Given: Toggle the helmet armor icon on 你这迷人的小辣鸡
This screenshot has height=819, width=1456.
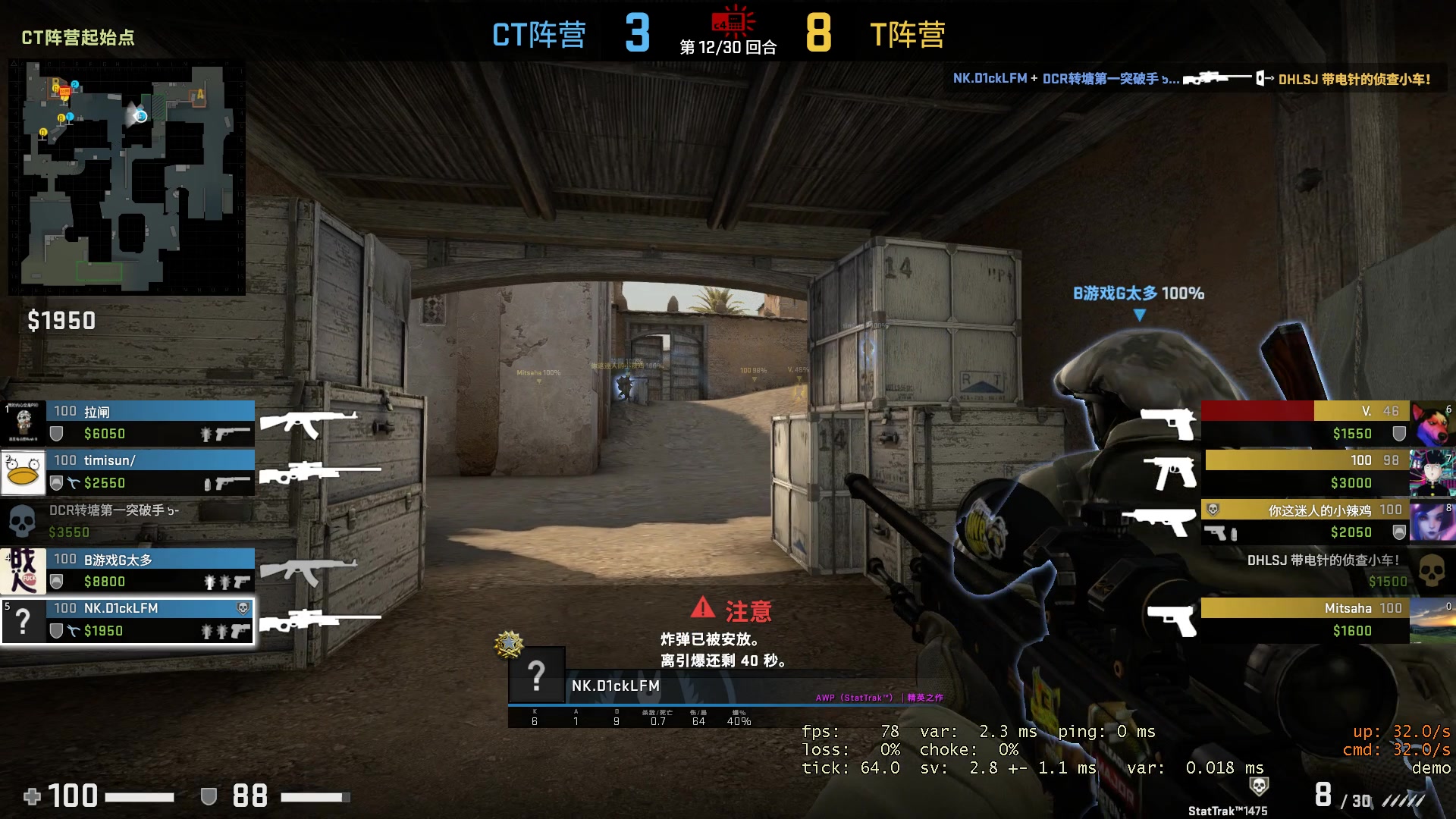Looking at the screenshot, I should click(x=1398, y=532).
